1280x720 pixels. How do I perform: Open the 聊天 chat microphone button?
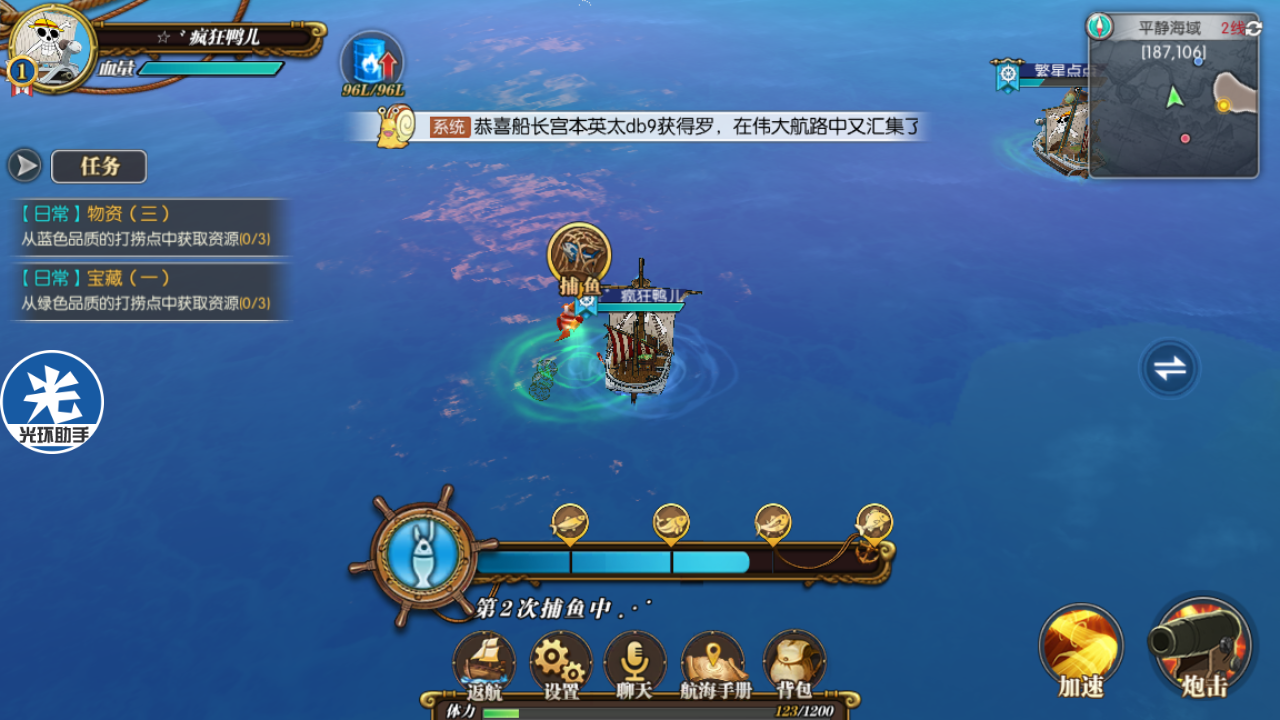click(x=635, y=664)
